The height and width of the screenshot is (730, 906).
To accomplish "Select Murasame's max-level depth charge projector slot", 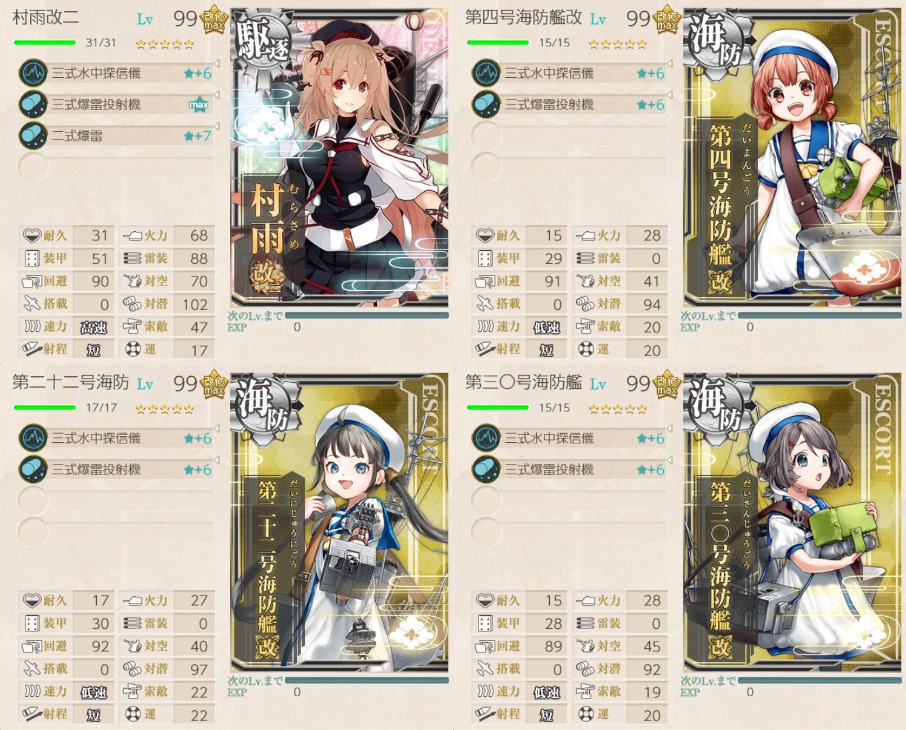I will pos(115,104).
